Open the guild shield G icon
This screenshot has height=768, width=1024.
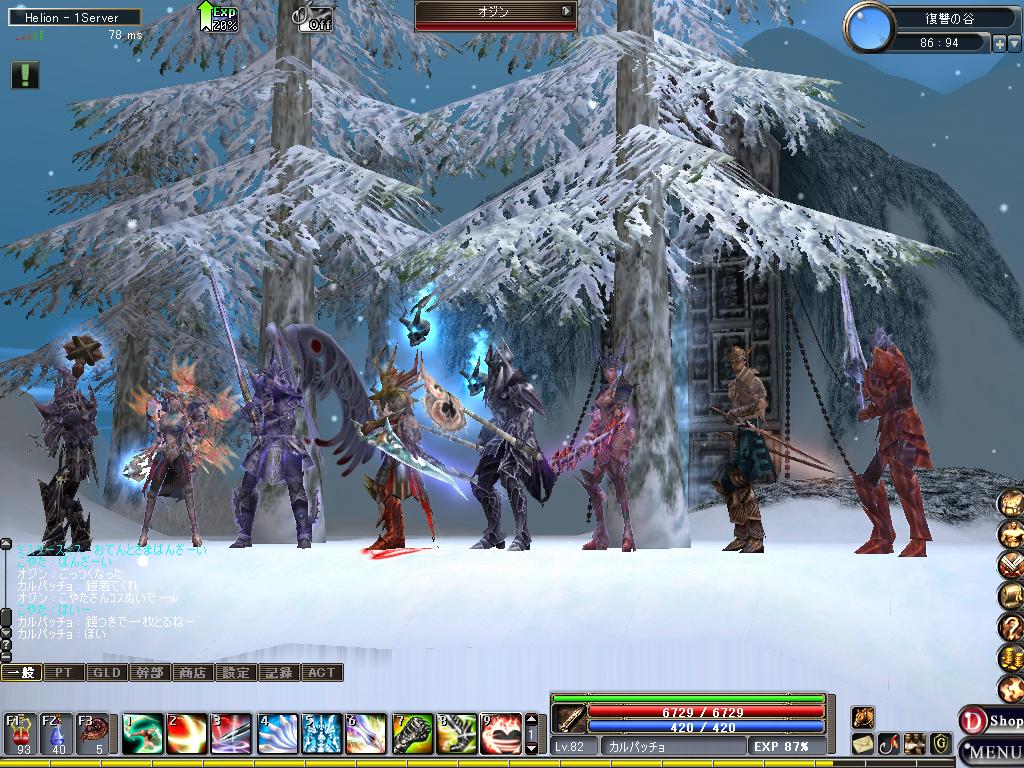point(940,744)
